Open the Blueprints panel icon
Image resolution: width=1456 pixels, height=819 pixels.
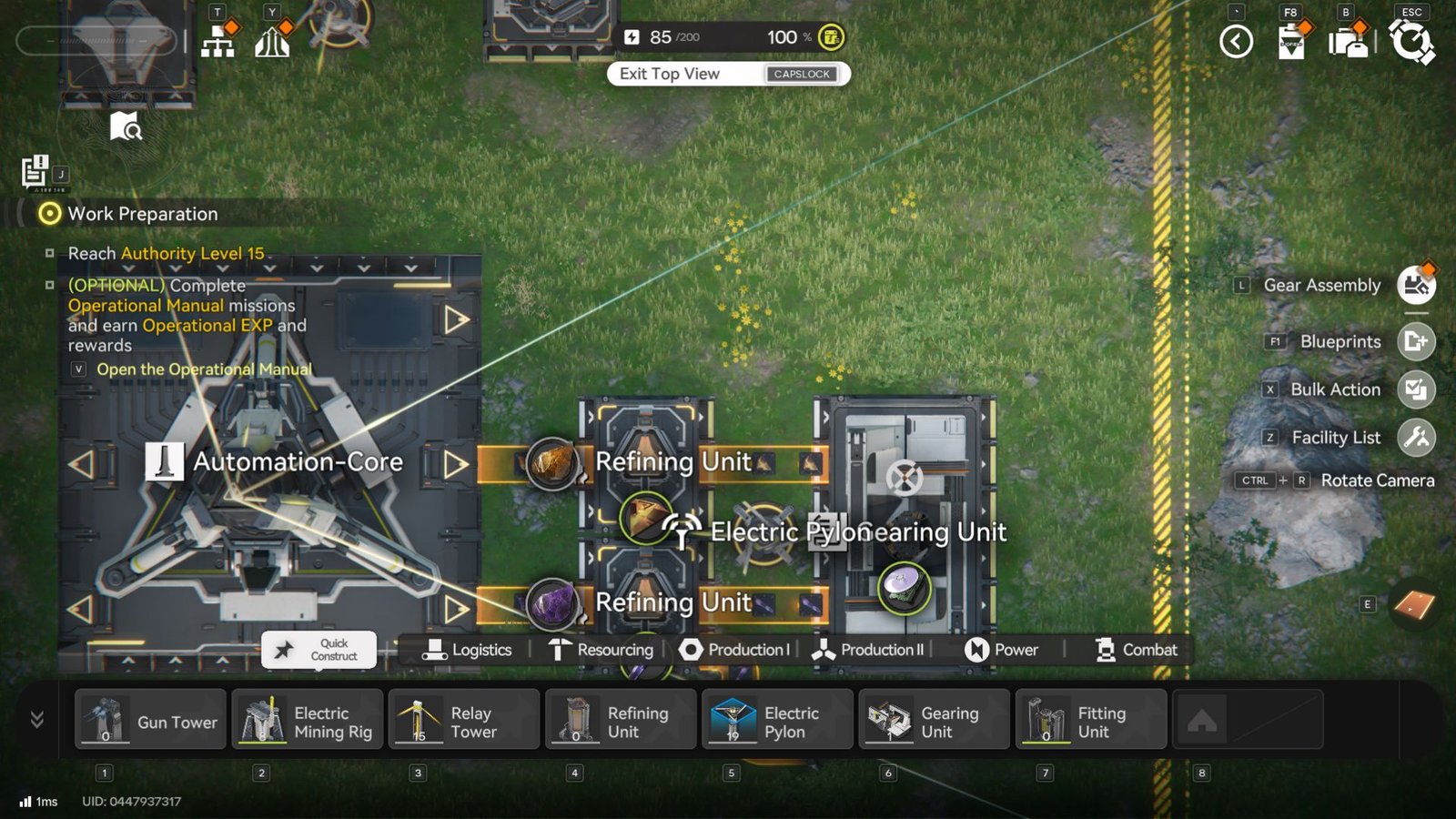(x=1418, y=342)
